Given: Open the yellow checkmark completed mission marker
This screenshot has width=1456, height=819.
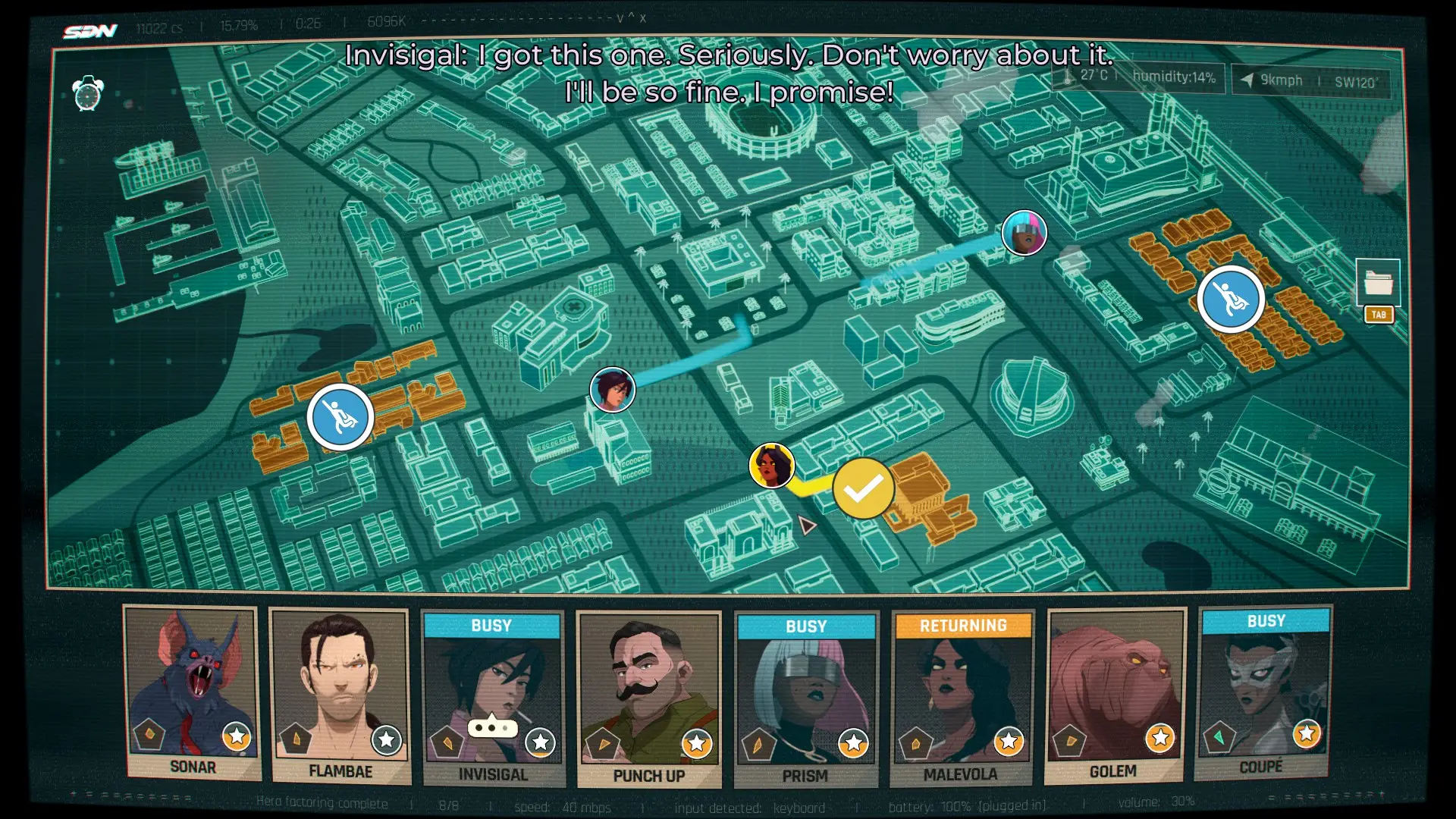Looking at the screenshot, I should pyautogui.click(x=863, y=489).
